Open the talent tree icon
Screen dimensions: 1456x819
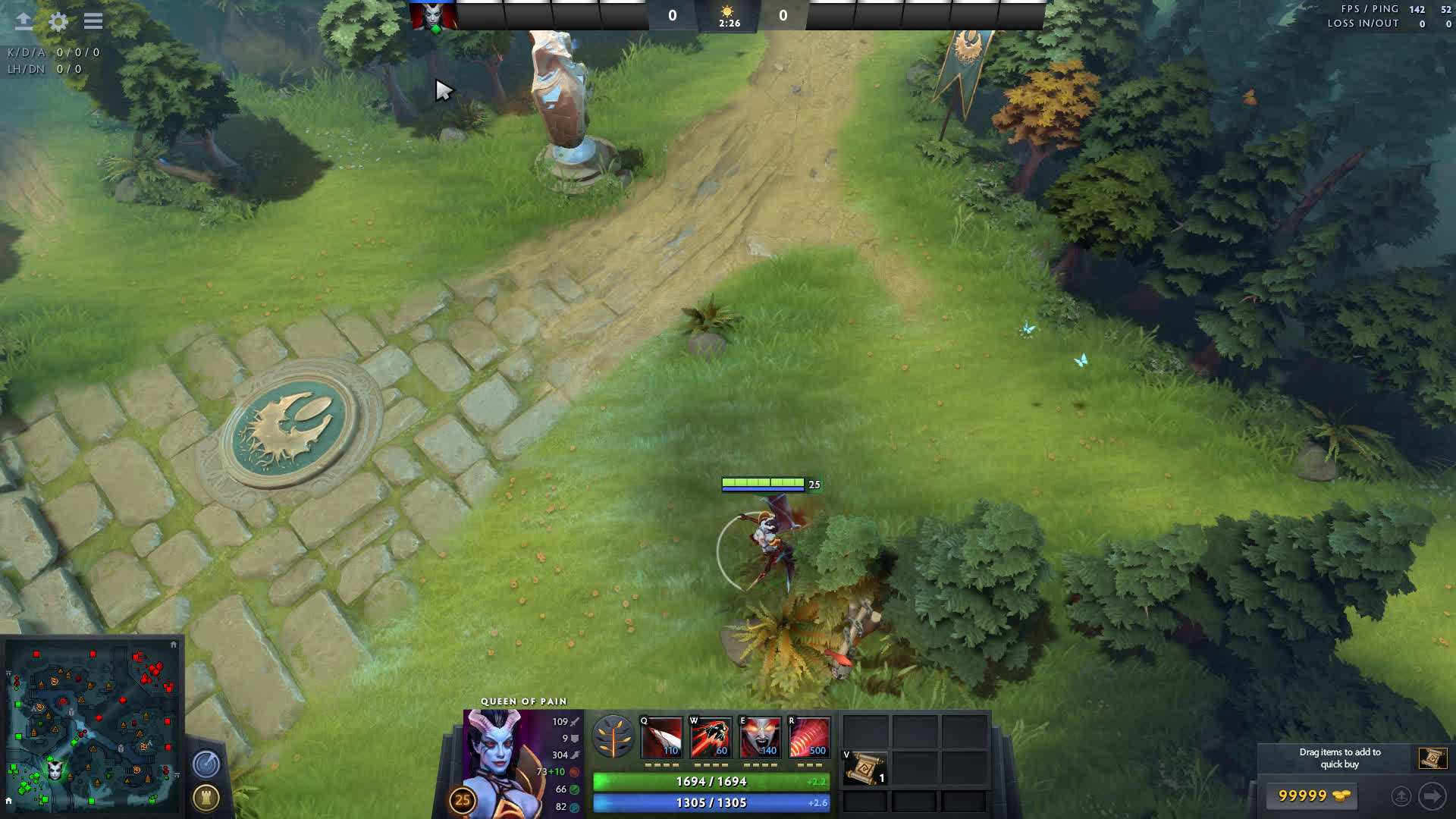pos(613,737)
